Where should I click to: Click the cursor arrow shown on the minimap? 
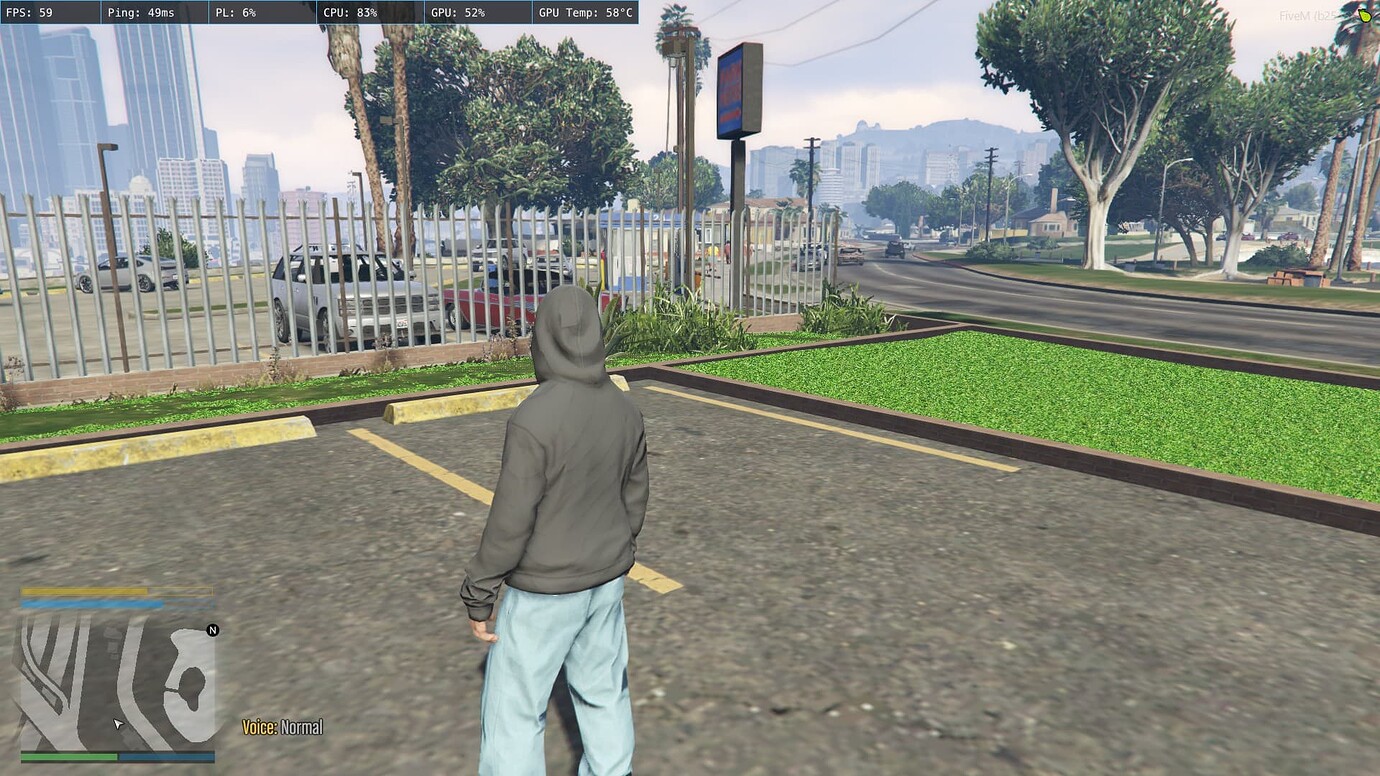tap(117, 722)
